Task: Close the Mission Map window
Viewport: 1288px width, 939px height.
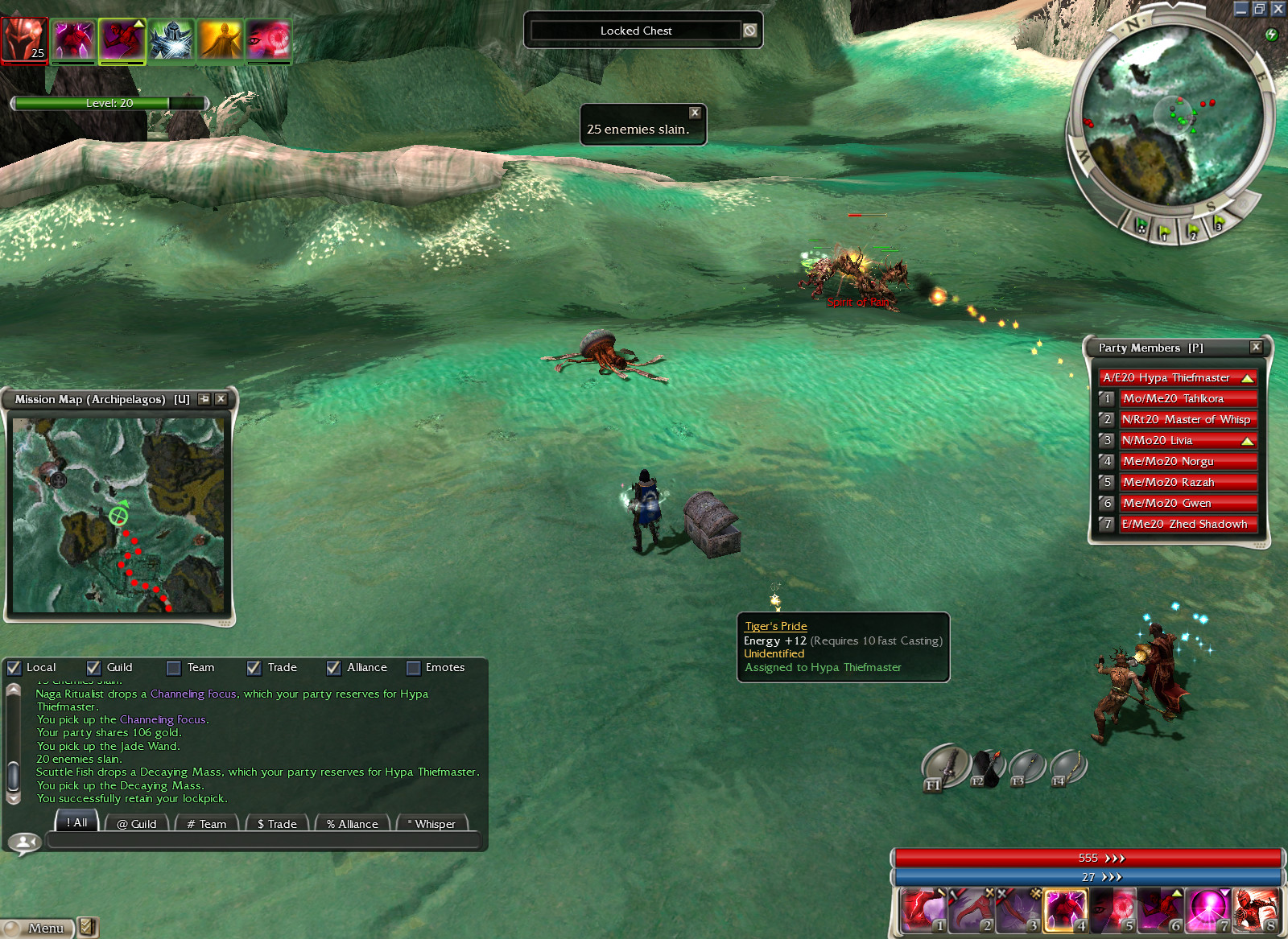Action: tap(221, 399)
